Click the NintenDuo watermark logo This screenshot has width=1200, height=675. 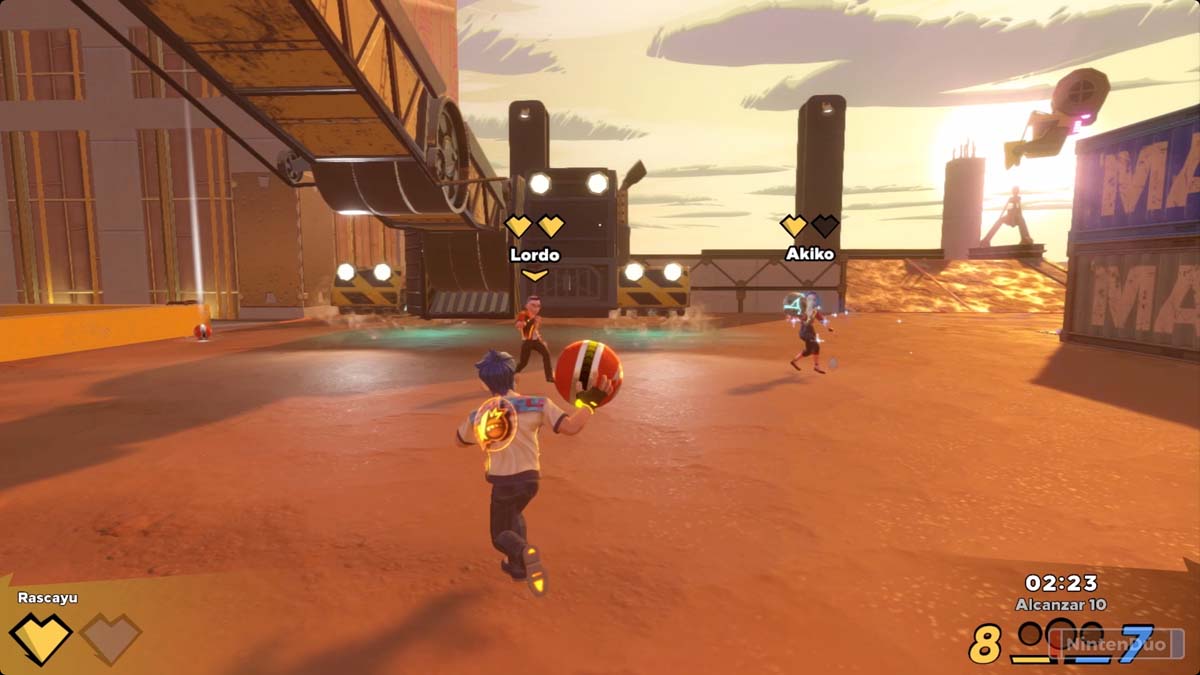pyautogui.click(x=1116, y=644)
